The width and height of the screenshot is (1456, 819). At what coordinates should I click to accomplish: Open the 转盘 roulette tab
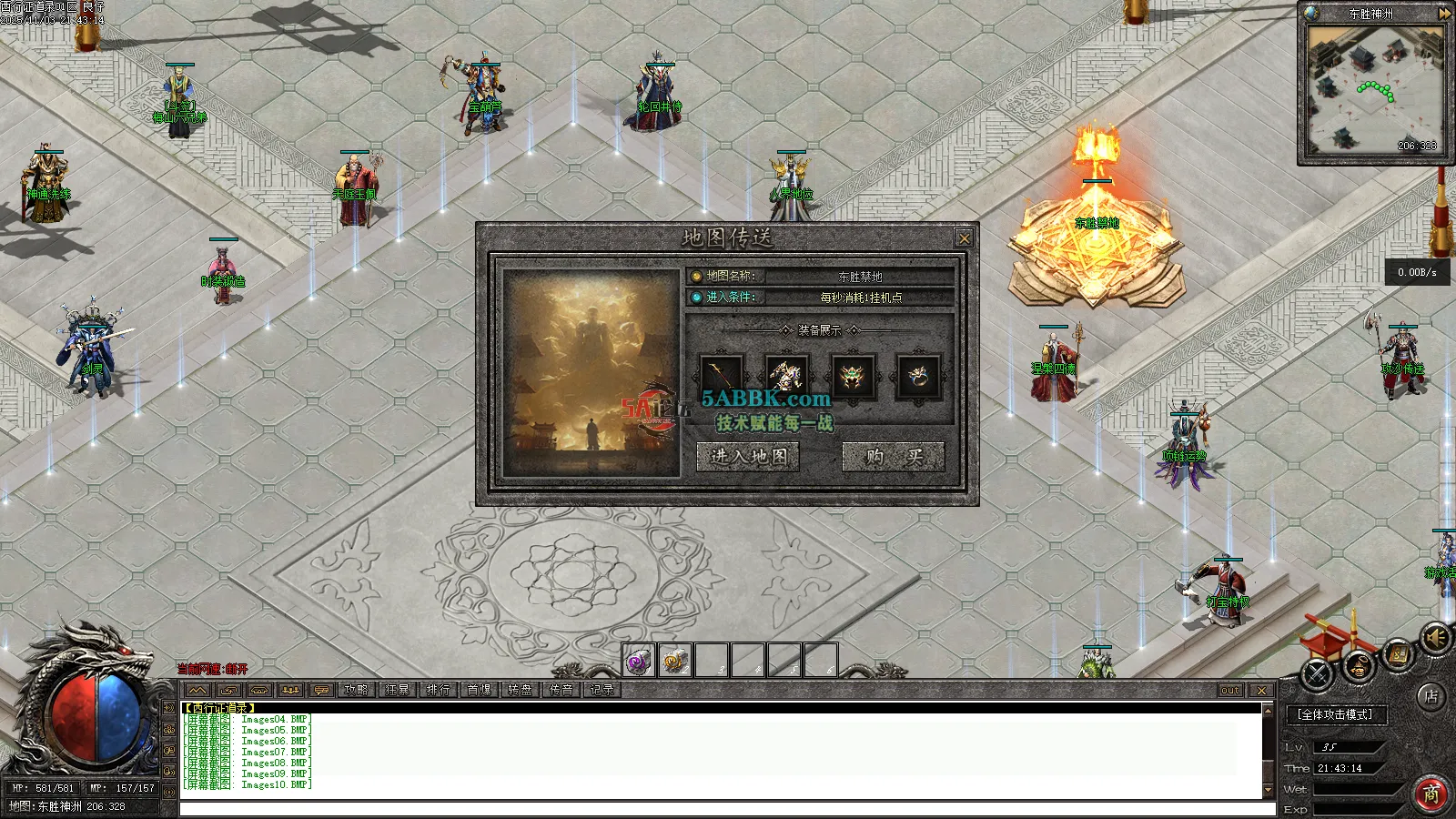tap(520, 690)
